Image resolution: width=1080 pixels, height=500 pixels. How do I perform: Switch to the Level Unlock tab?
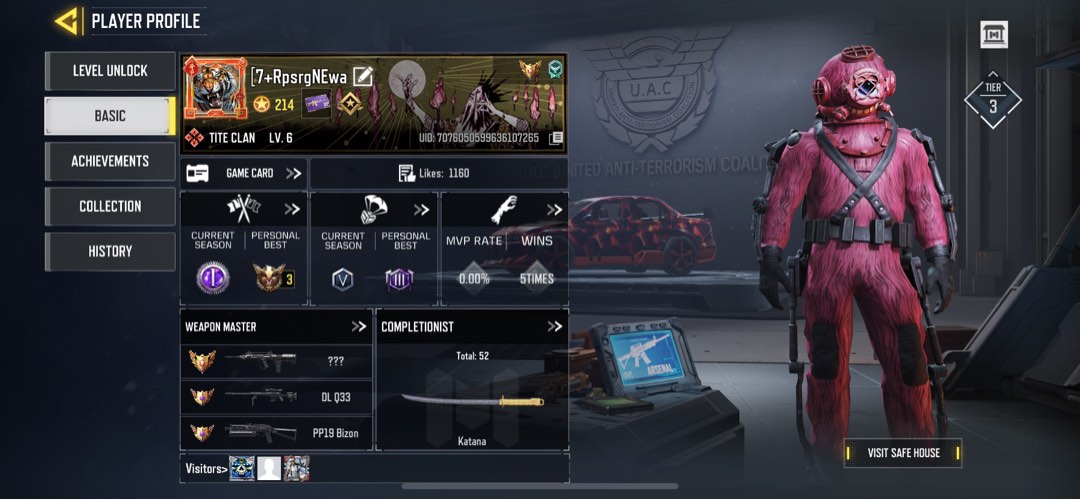pyautogui.click(x=110, y=71)
